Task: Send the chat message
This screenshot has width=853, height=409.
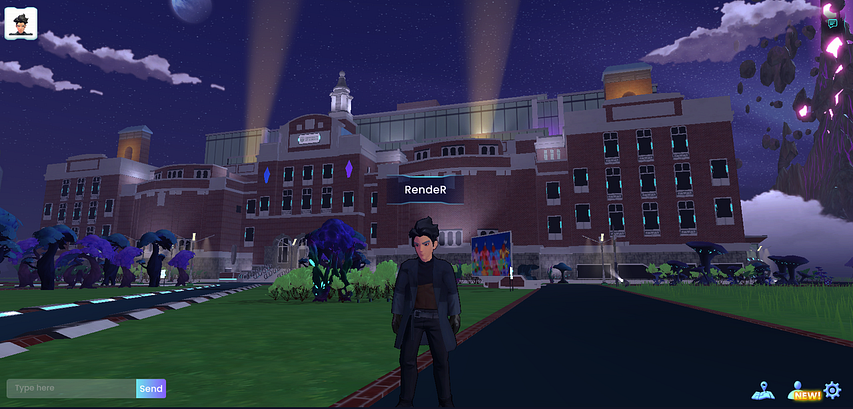Action: [151, 389]
